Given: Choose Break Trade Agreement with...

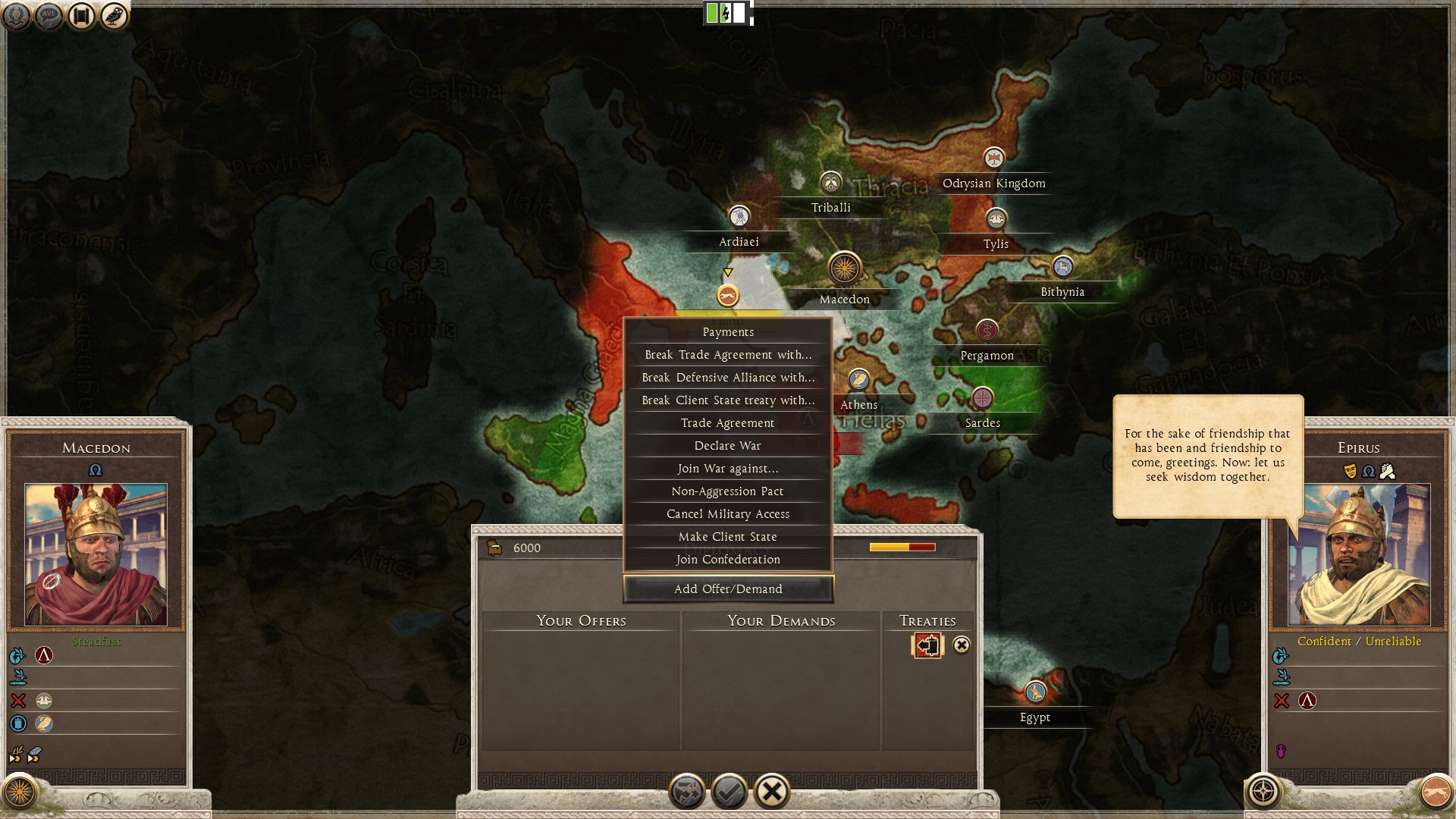Looking at the screenshot, I should tap(728, 355).
